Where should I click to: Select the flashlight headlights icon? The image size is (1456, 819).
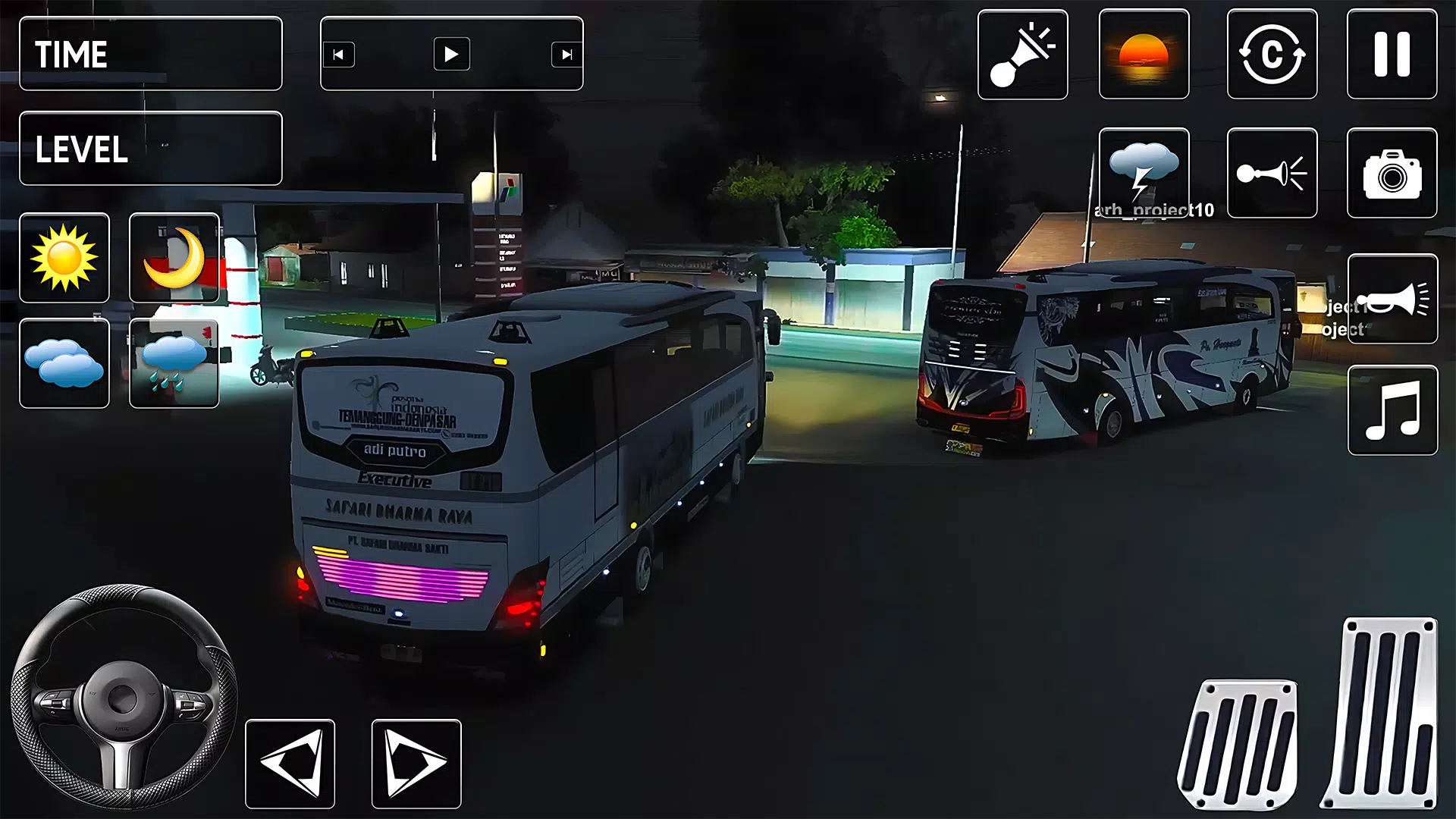coord(1022,55)
